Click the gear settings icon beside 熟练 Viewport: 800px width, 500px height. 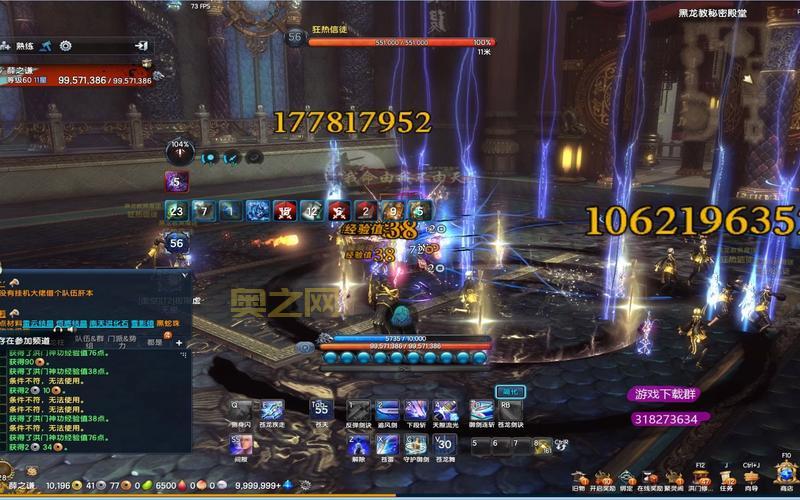pos(65,46)
